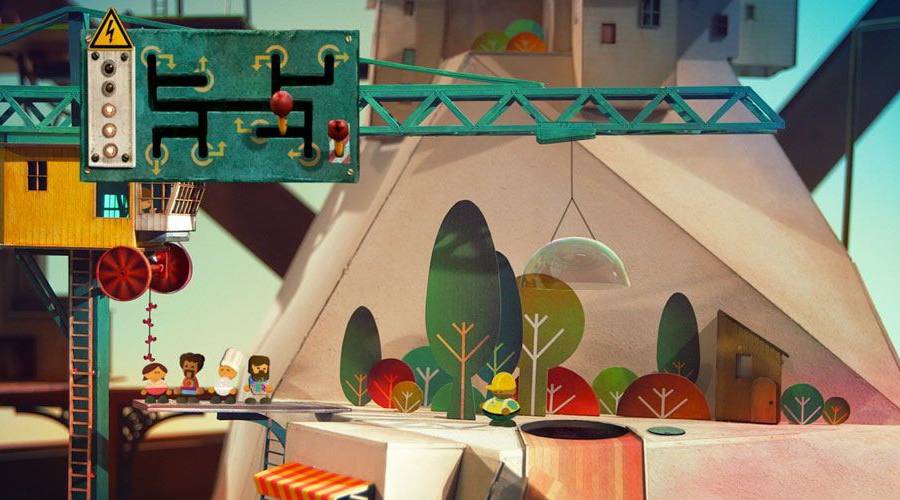Viewport: 900px width, 500px height.
Task: Select the maze socket with straight down arrow
Action: click(156, 154)
